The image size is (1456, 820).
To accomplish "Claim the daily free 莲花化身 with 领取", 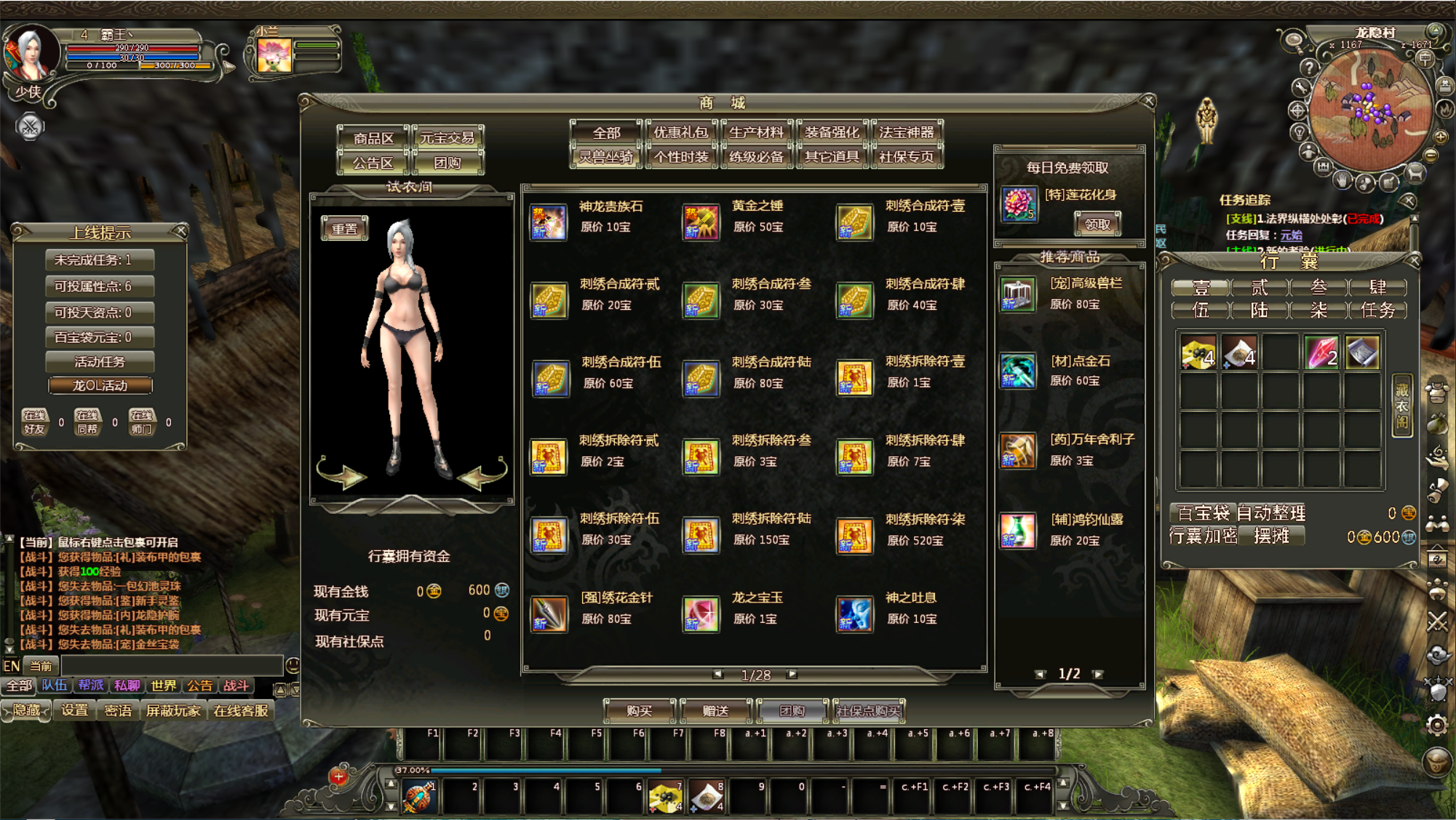I will (1097, 224).
